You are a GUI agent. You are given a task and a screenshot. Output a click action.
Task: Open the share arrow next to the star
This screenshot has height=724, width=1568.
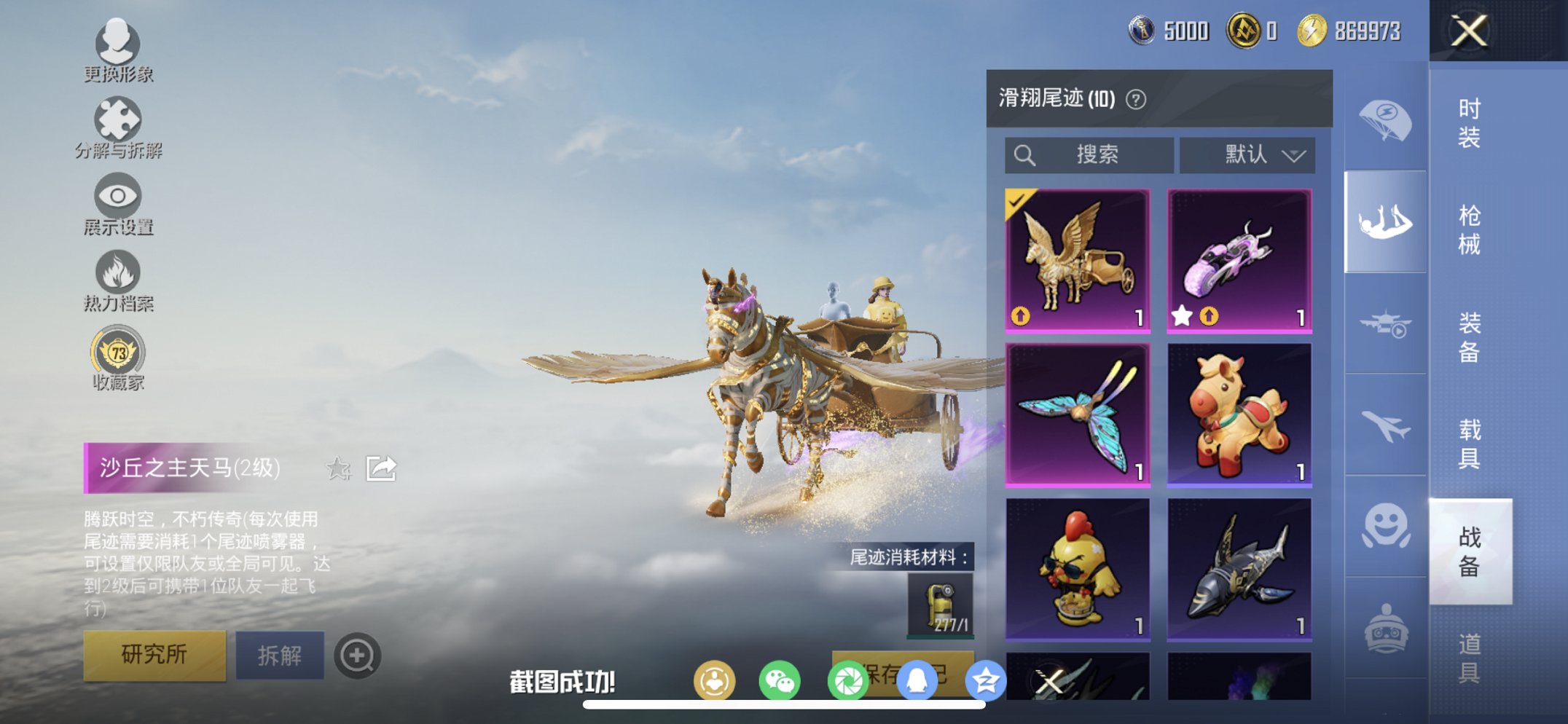382,470
